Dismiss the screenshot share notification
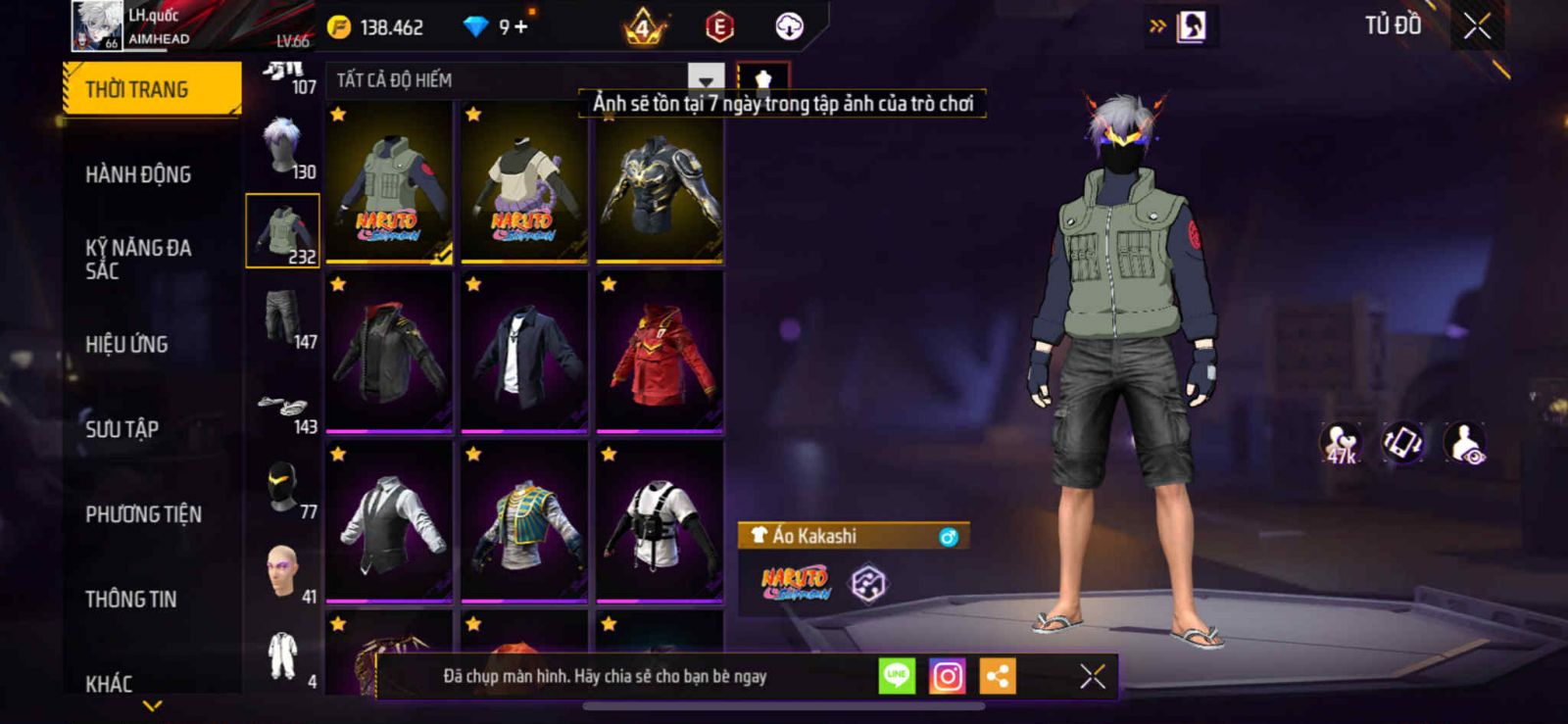The height and width of the screenshot is (724, 1568). click(1092, 676)
